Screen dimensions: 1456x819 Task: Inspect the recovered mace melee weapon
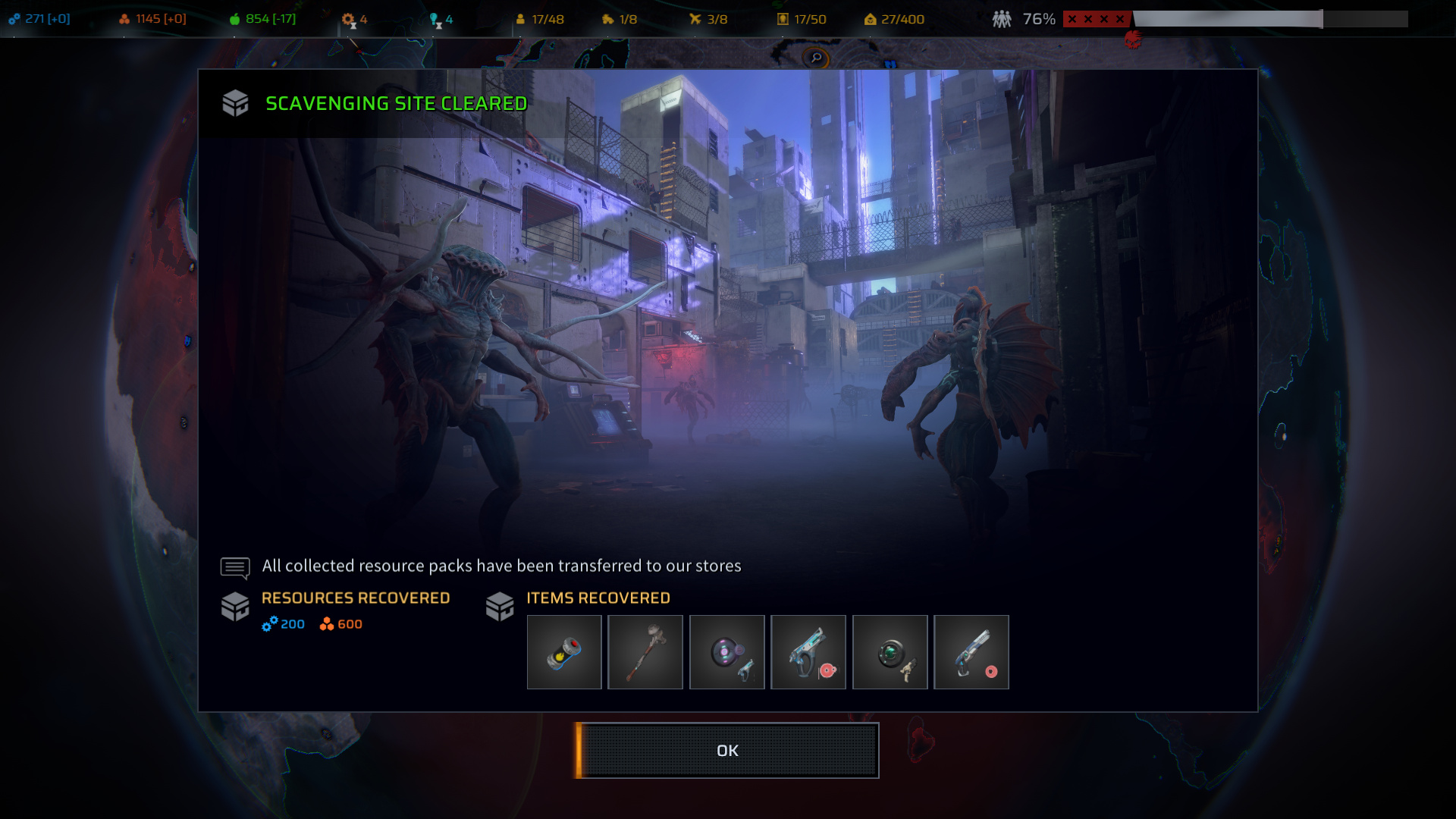pyautogui.click(x=645, y=652)
